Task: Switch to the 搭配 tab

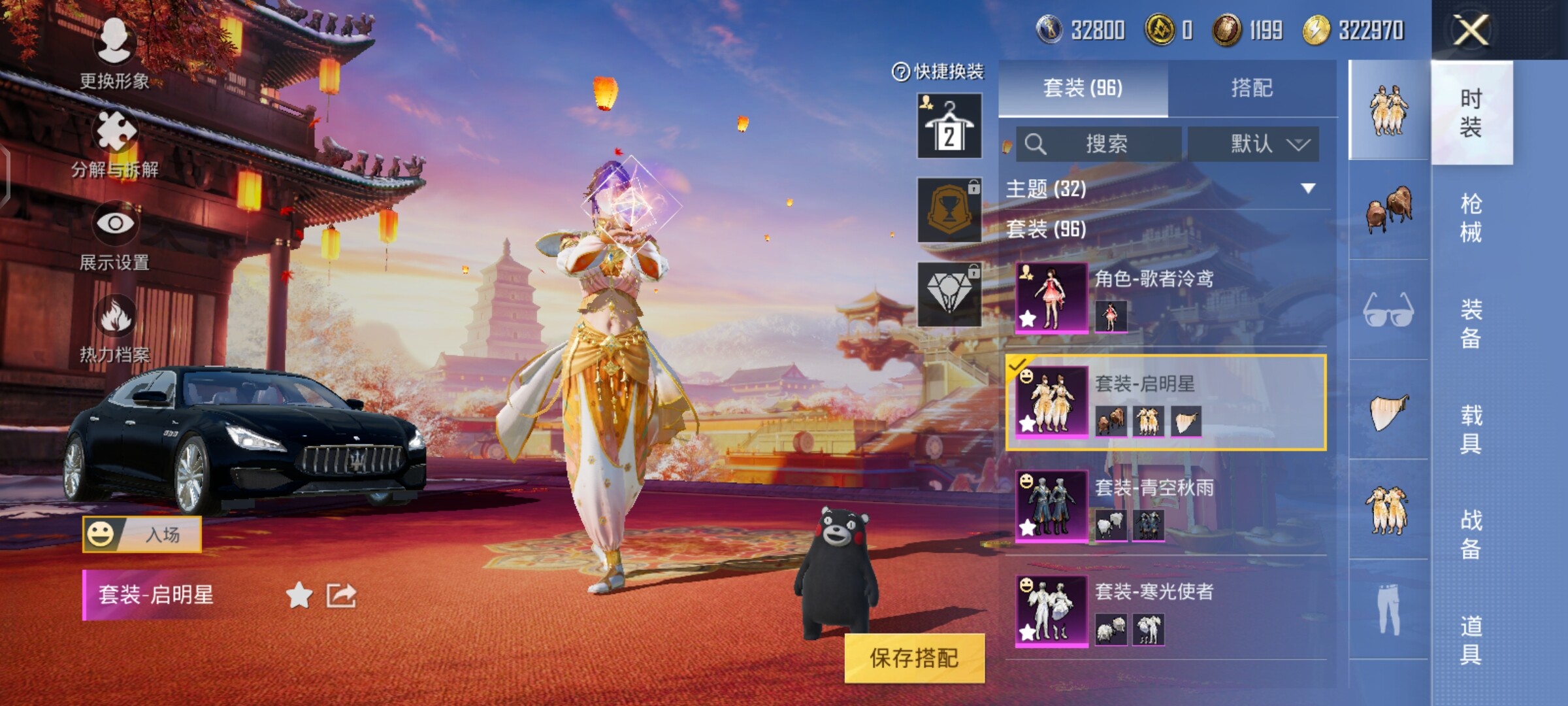Action: click(x=1251, y=88)
